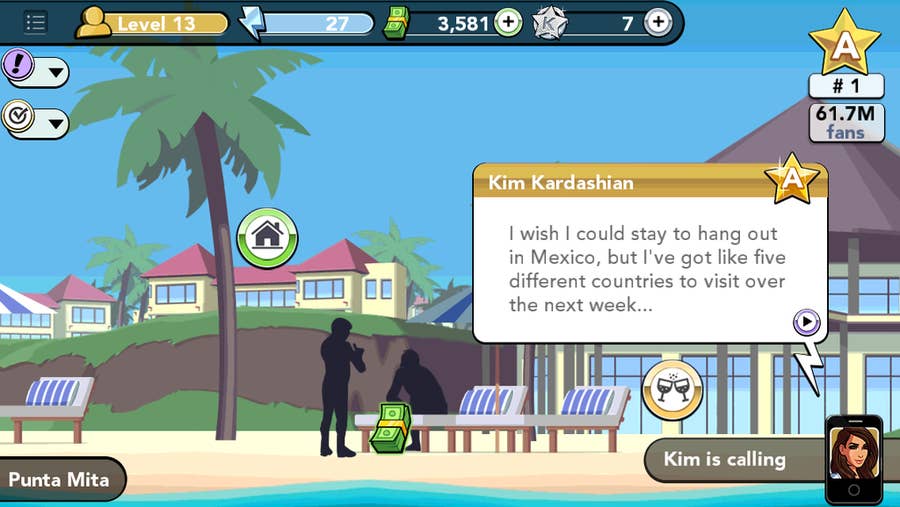The image size is (900, 507).
Task: Tap the champagne glasses icon
Action: tap(671, 389)
